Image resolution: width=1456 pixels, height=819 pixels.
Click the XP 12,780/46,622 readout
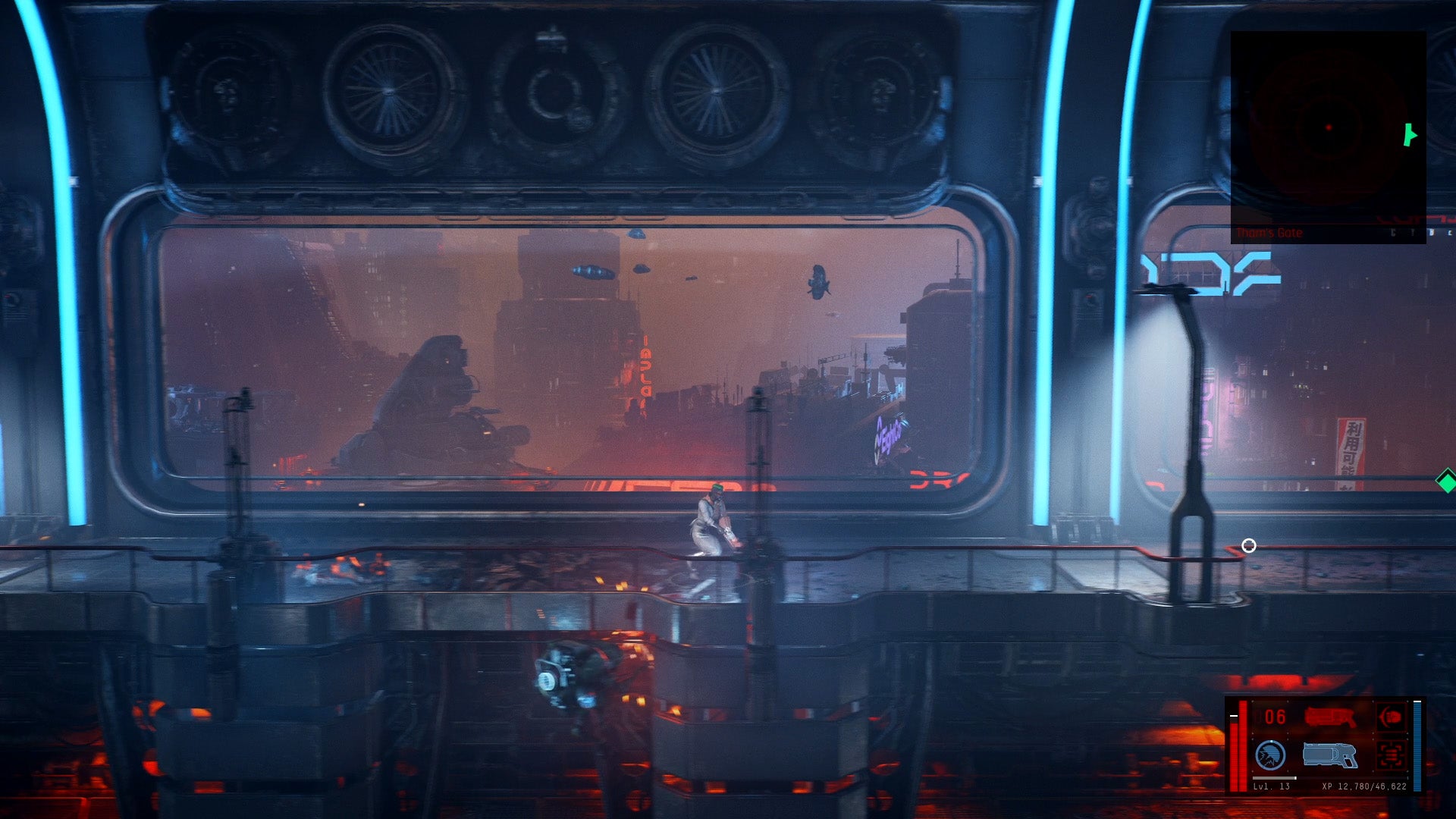click(1364, 786)
